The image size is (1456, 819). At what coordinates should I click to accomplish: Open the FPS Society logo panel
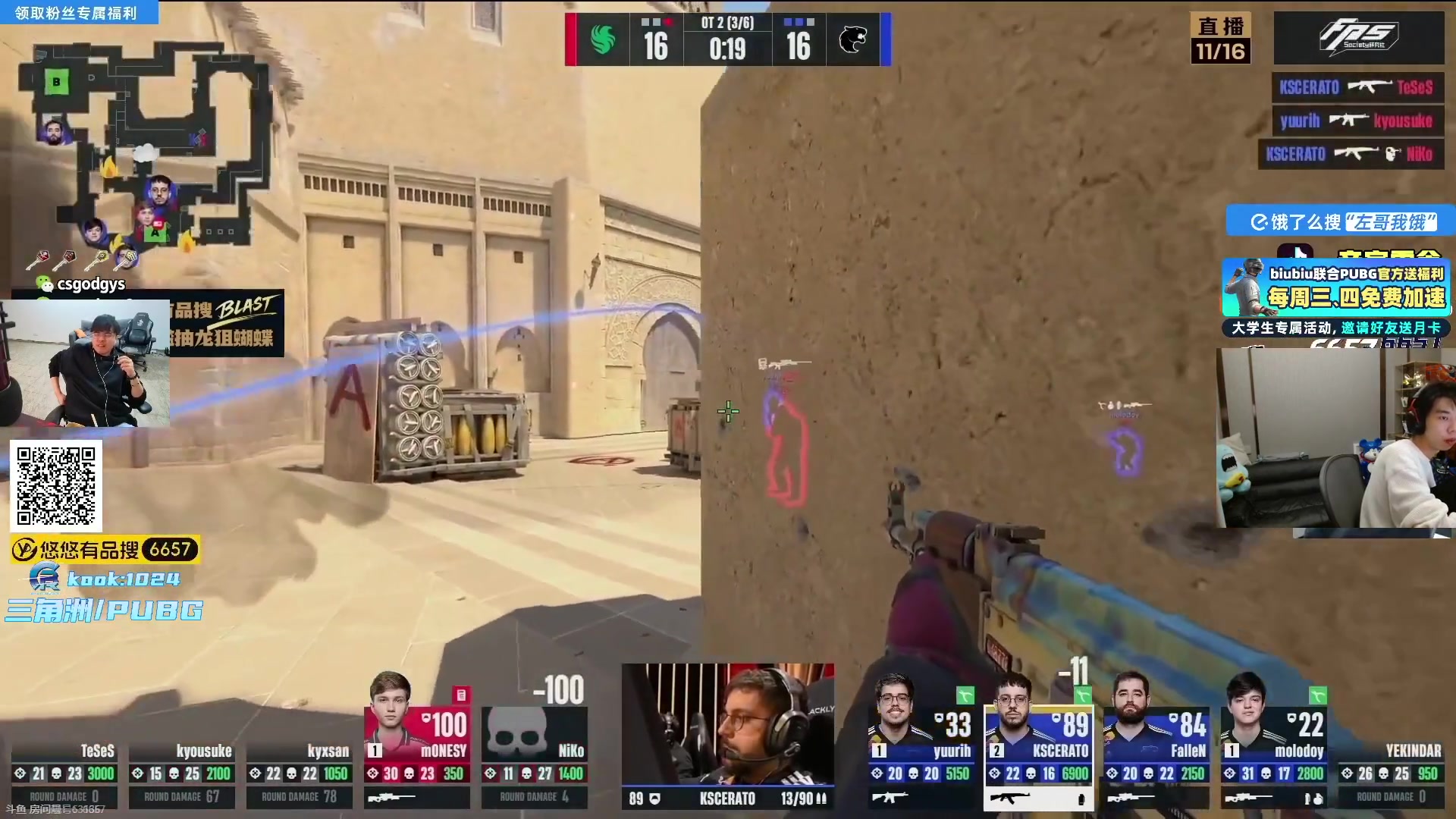[x=1358, y=37]
